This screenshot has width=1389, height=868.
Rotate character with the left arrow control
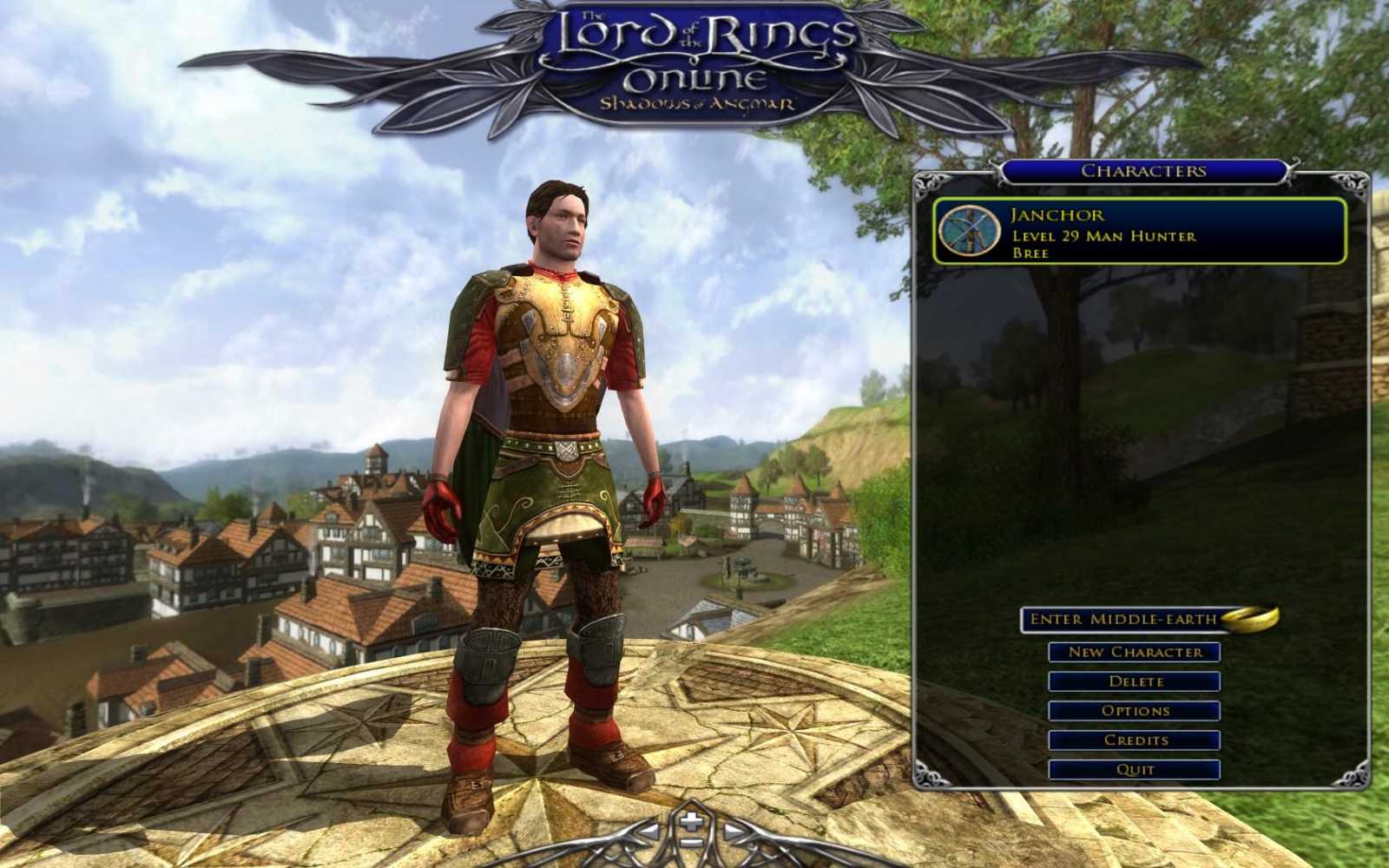649,831
